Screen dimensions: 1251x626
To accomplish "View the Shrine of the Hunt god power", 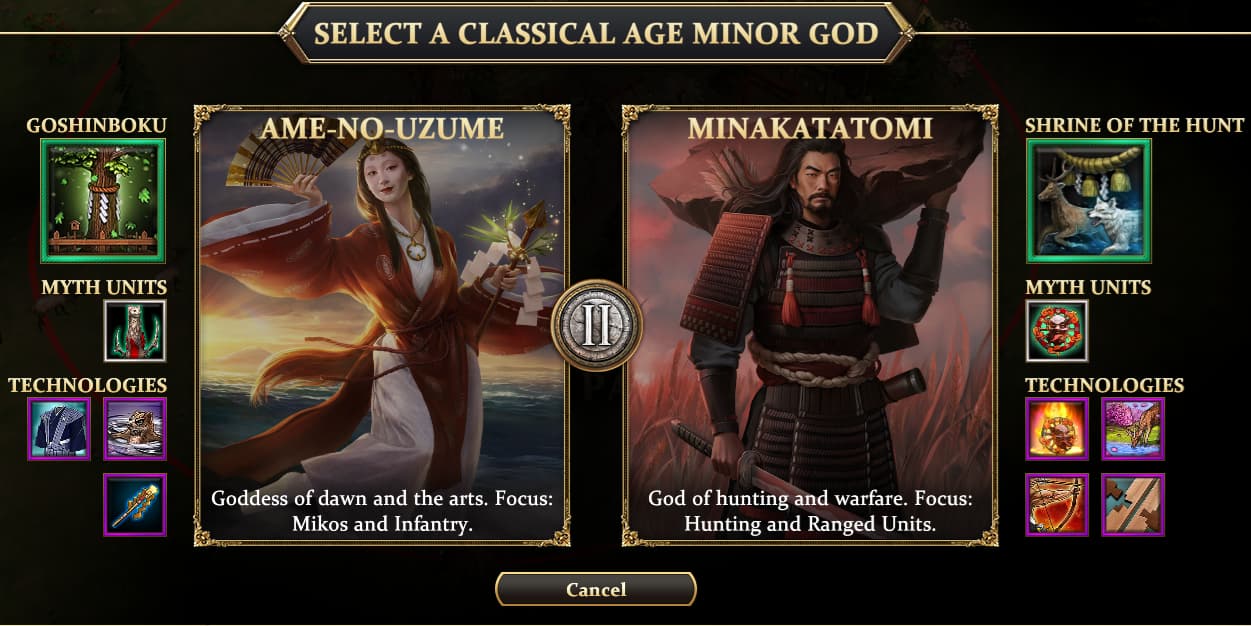I will pos(1089,201).
